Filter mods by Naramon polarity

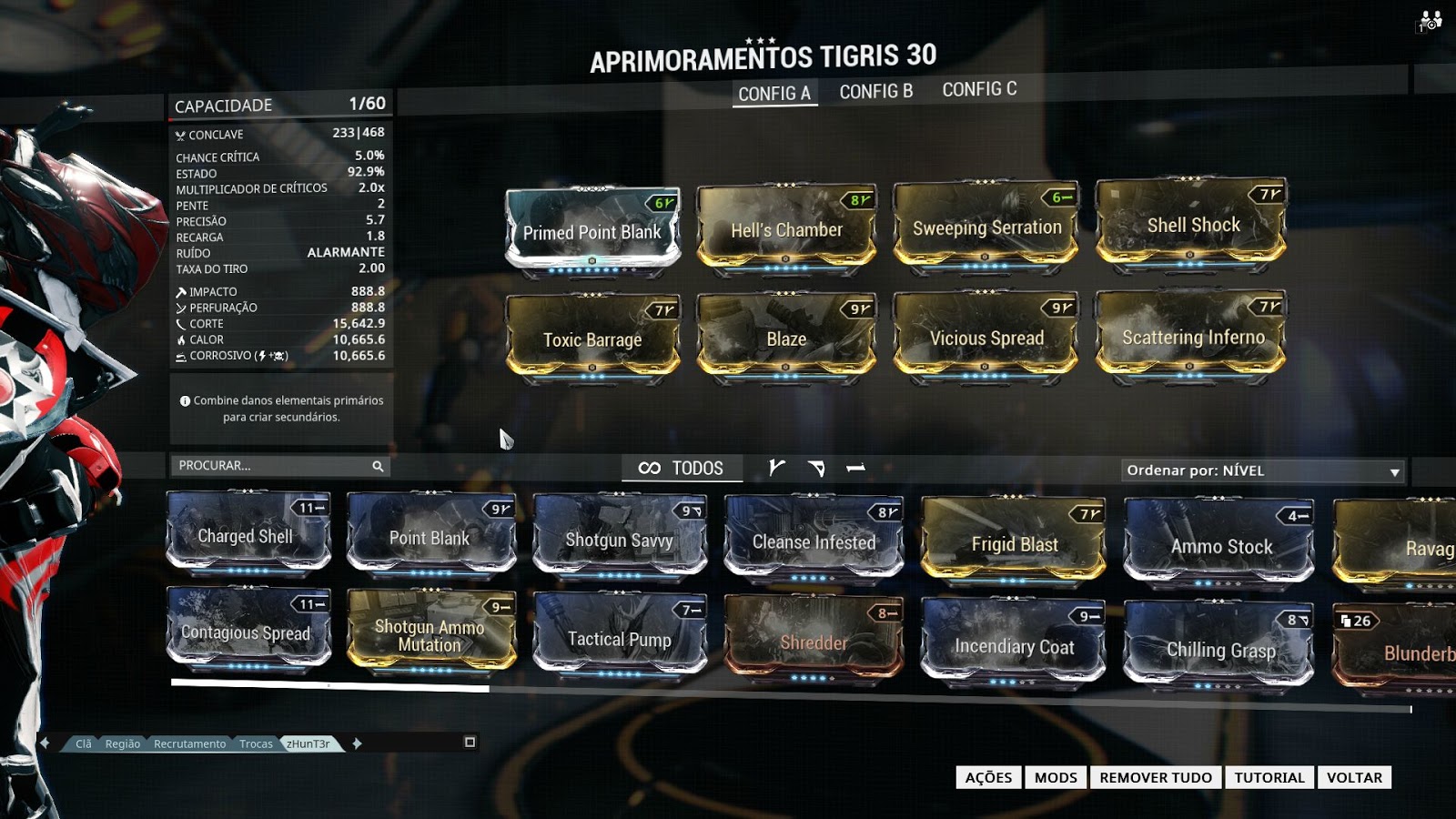(x=855, y=467)
